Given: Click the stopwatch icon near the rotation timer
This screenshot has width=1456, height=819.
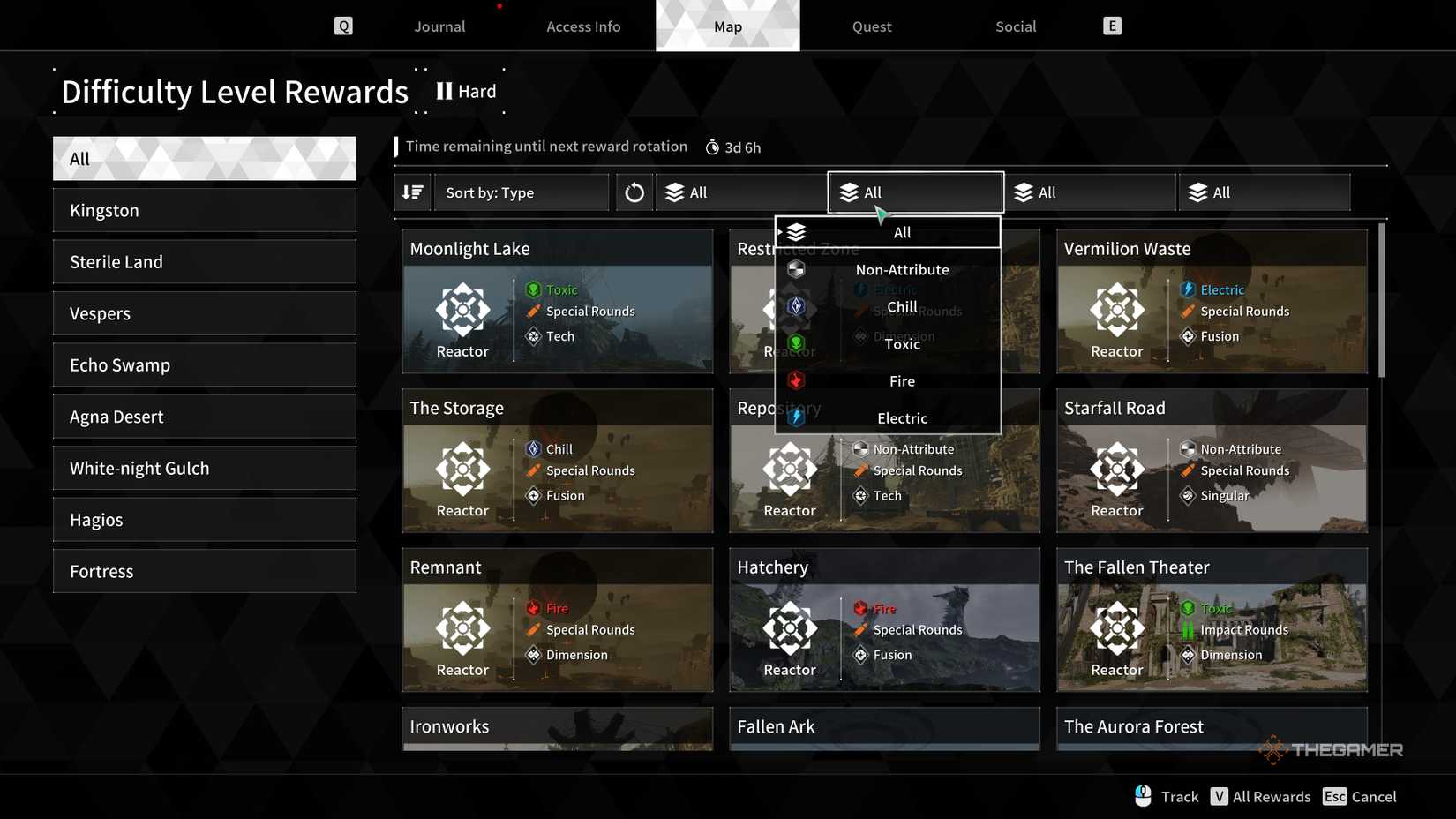Looking at the screenshot, I should click(x=711, y=147).
